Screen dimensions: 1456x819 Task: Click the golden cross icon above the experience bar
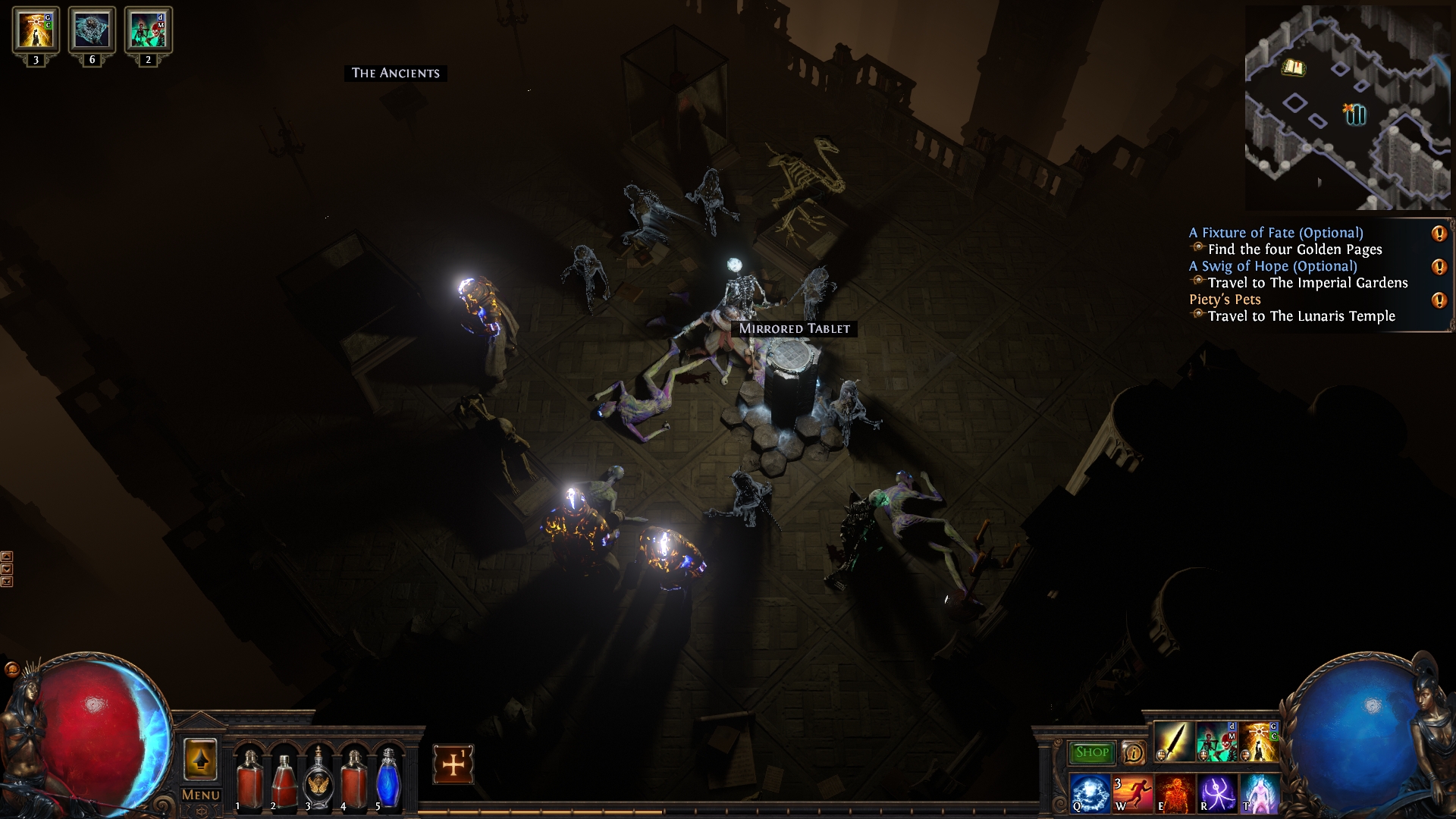pyautogui.click(x=453, y=764)
